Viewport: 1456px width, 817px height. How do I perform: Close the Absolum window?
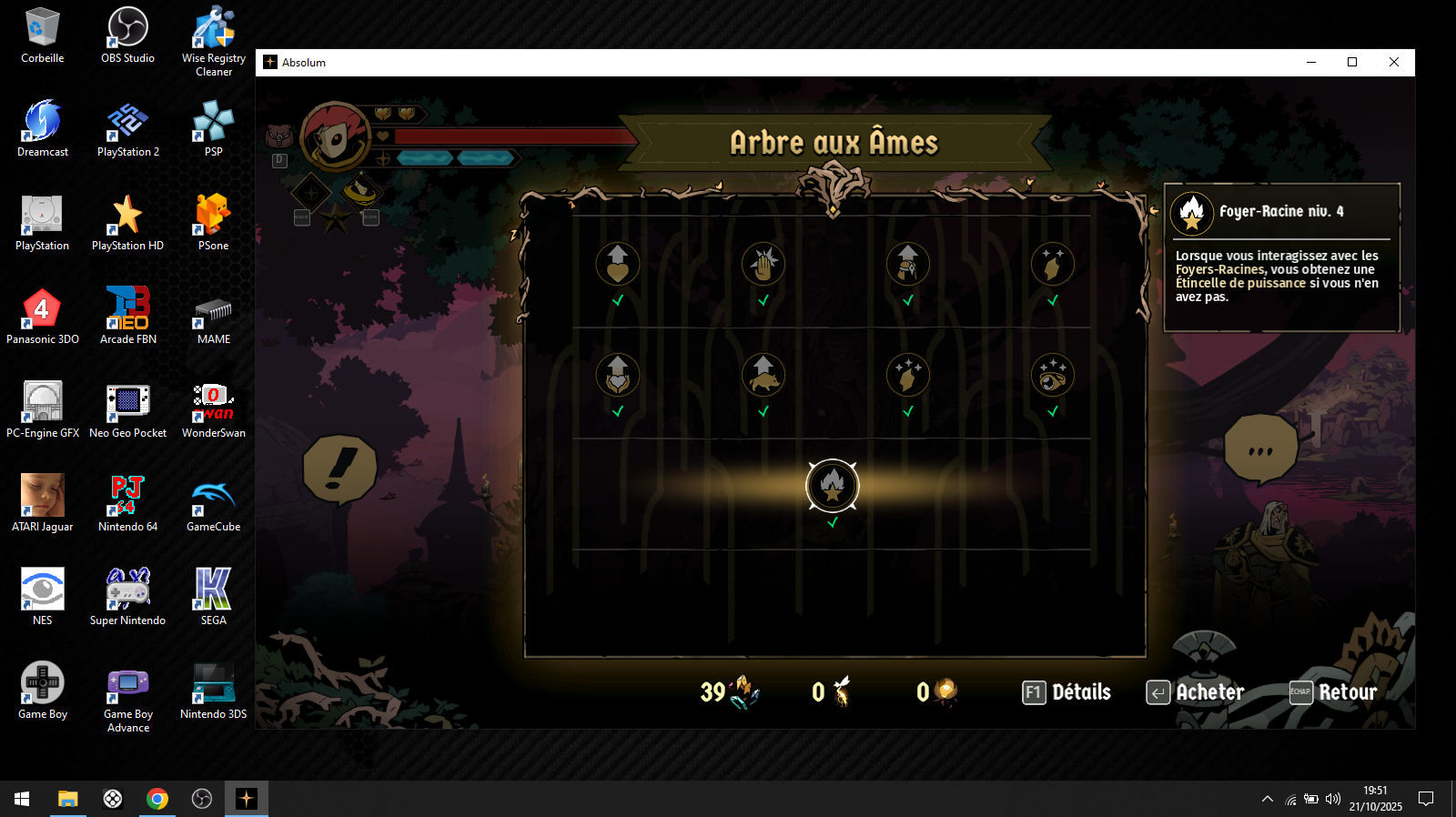coord(1393,63)
